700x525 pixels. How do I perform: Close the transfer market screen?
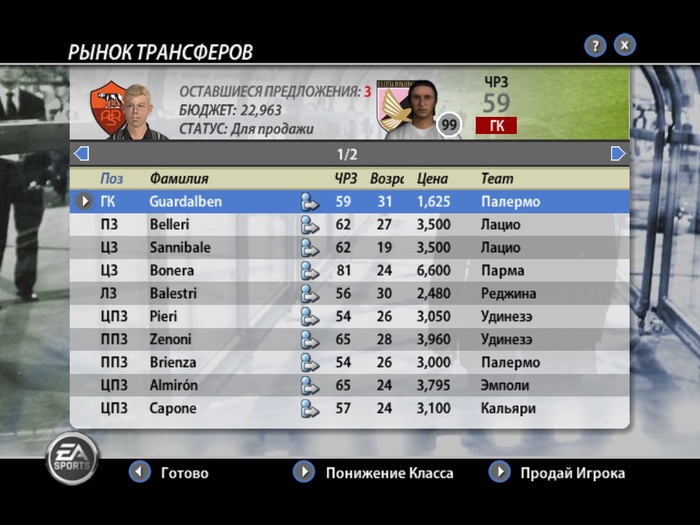[x=624, y=45]
